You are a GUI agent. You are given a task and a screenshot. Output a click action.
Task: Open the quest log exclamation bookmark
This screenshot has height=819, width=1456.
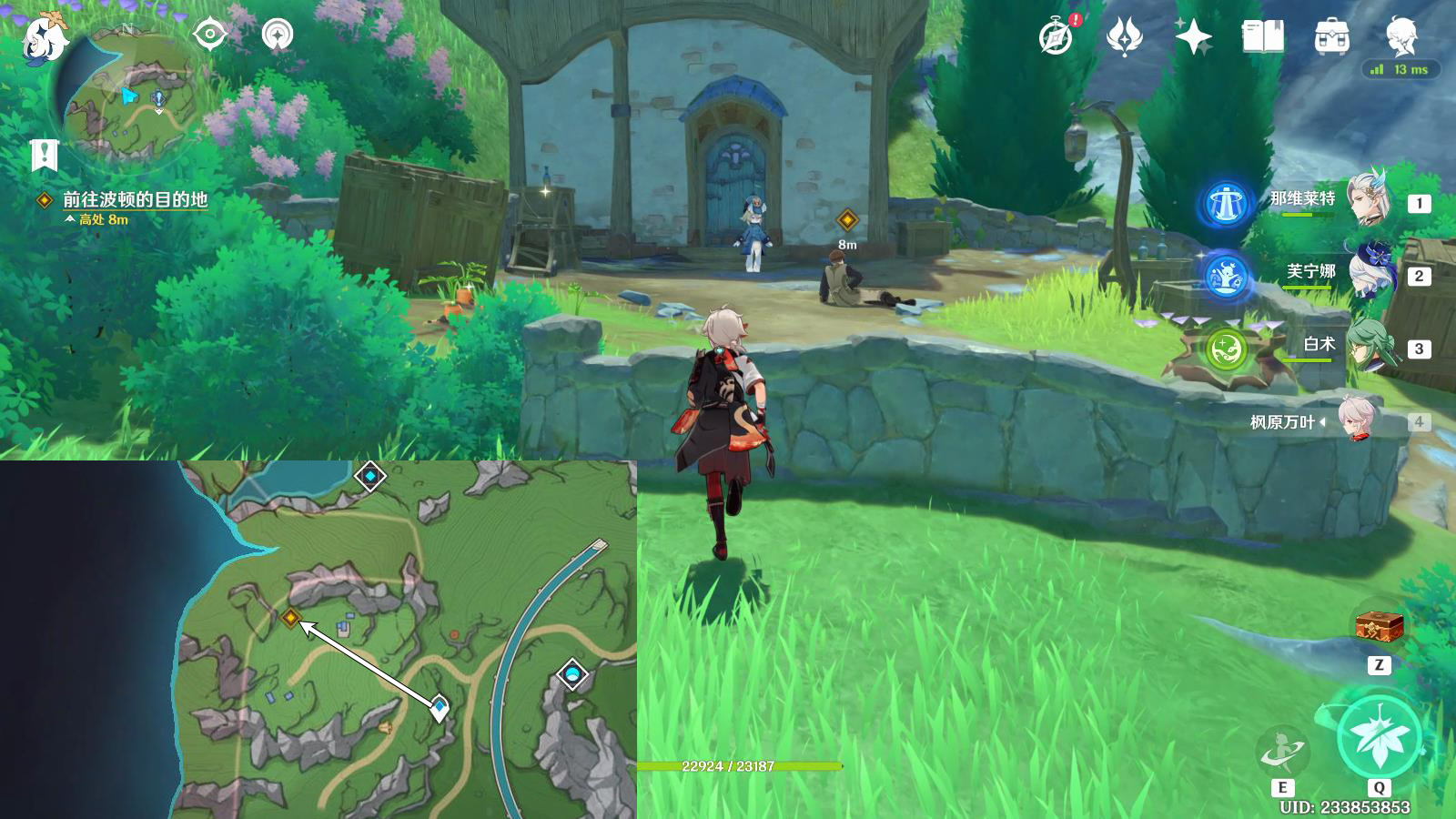pyautogui.click(x=44, y=155)
